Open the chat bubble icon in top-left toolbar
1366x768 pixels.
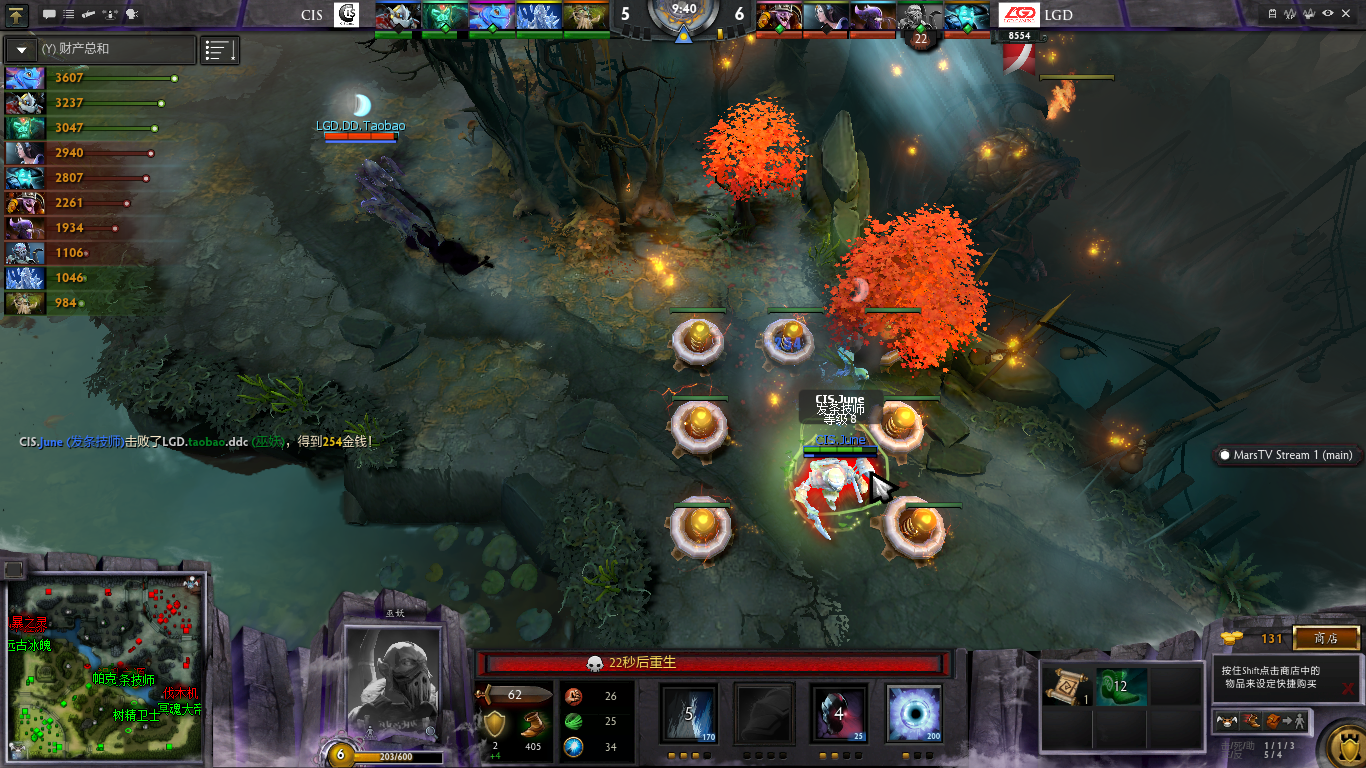(50, 15)
